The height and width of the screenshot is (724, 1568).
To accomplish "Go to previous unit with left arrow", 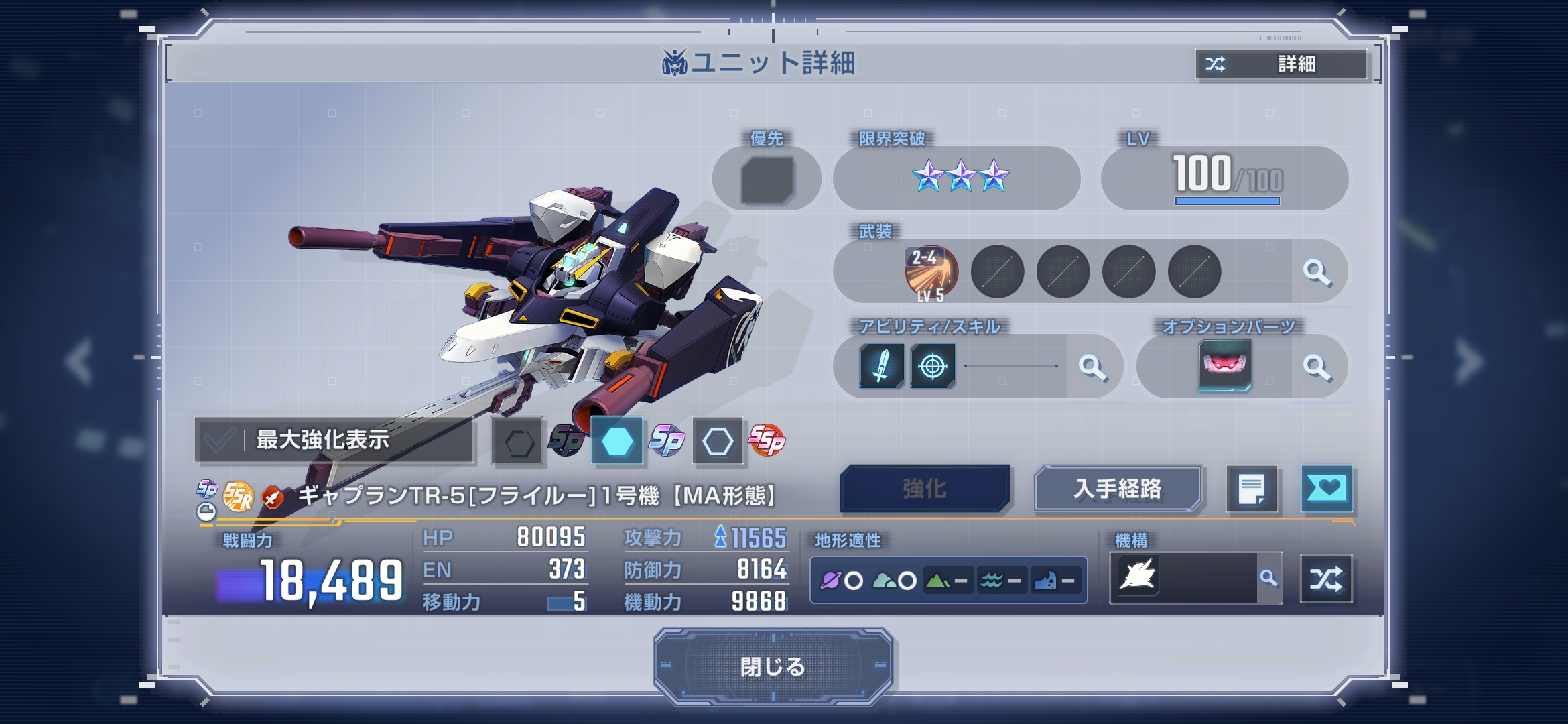I will tap(80, 362).
